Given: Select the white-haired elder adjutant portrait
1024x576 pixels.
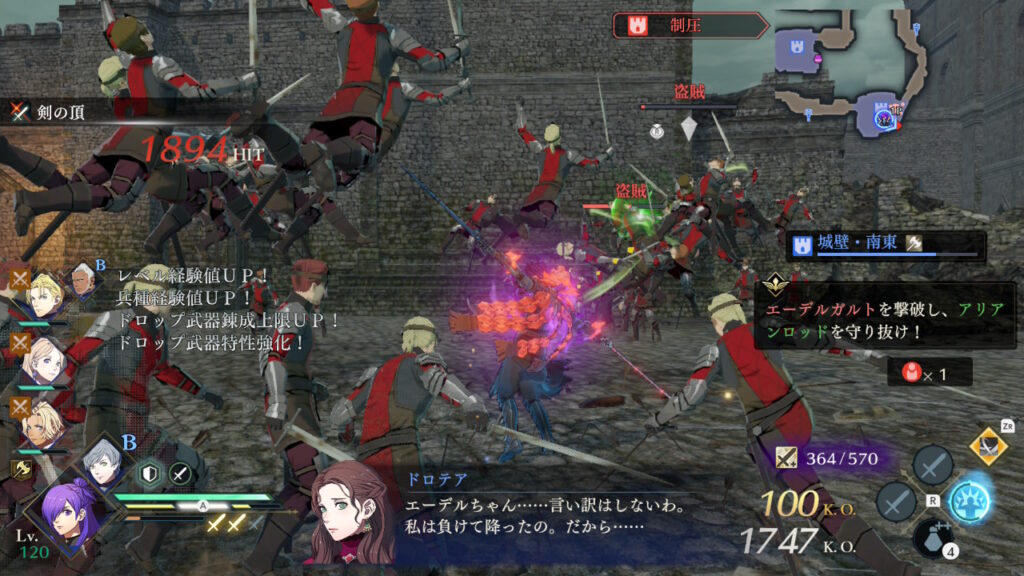Looking at the screenshot, I should [86, 283].
